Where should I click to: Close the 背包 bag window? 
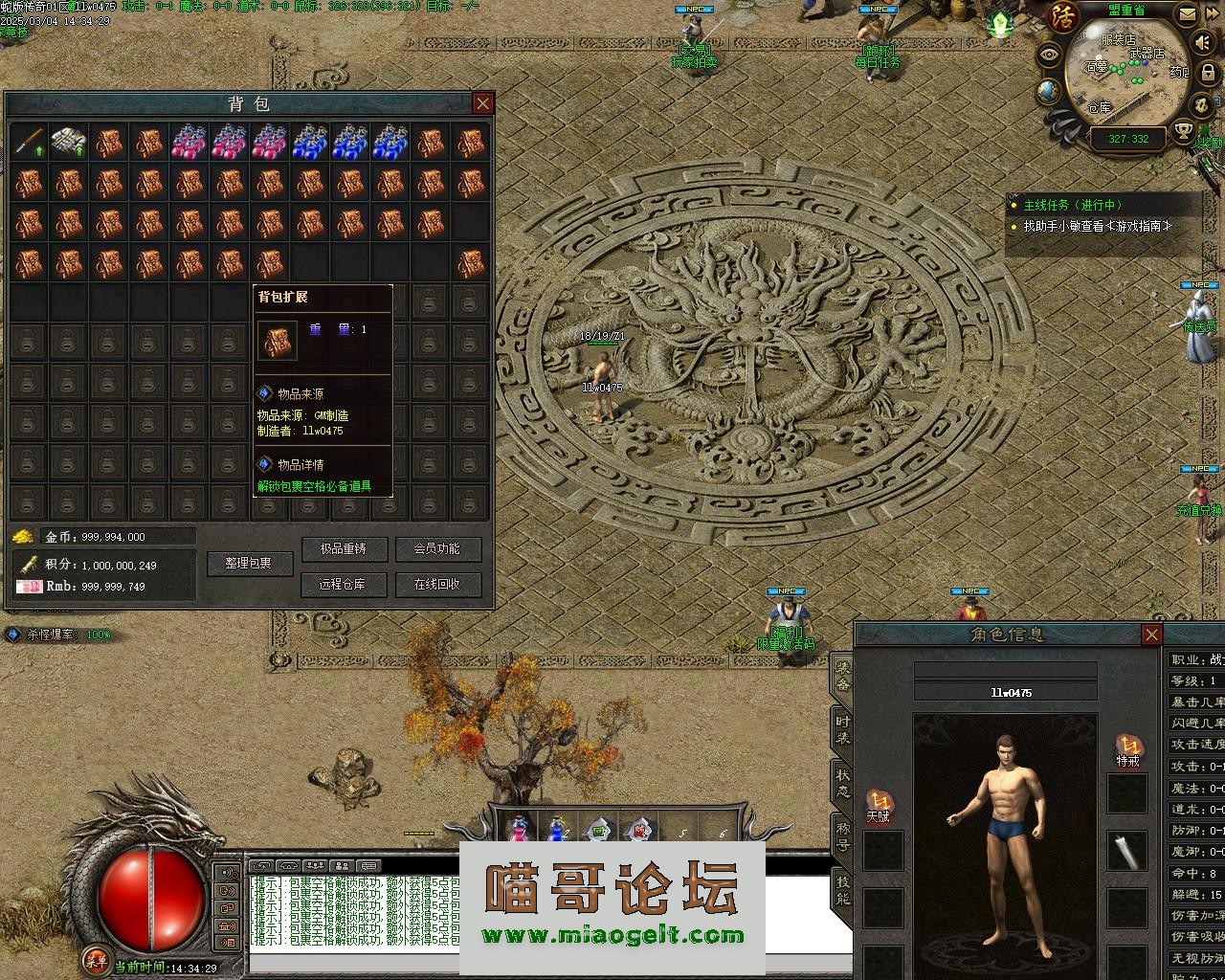click(x=483, y=103)
